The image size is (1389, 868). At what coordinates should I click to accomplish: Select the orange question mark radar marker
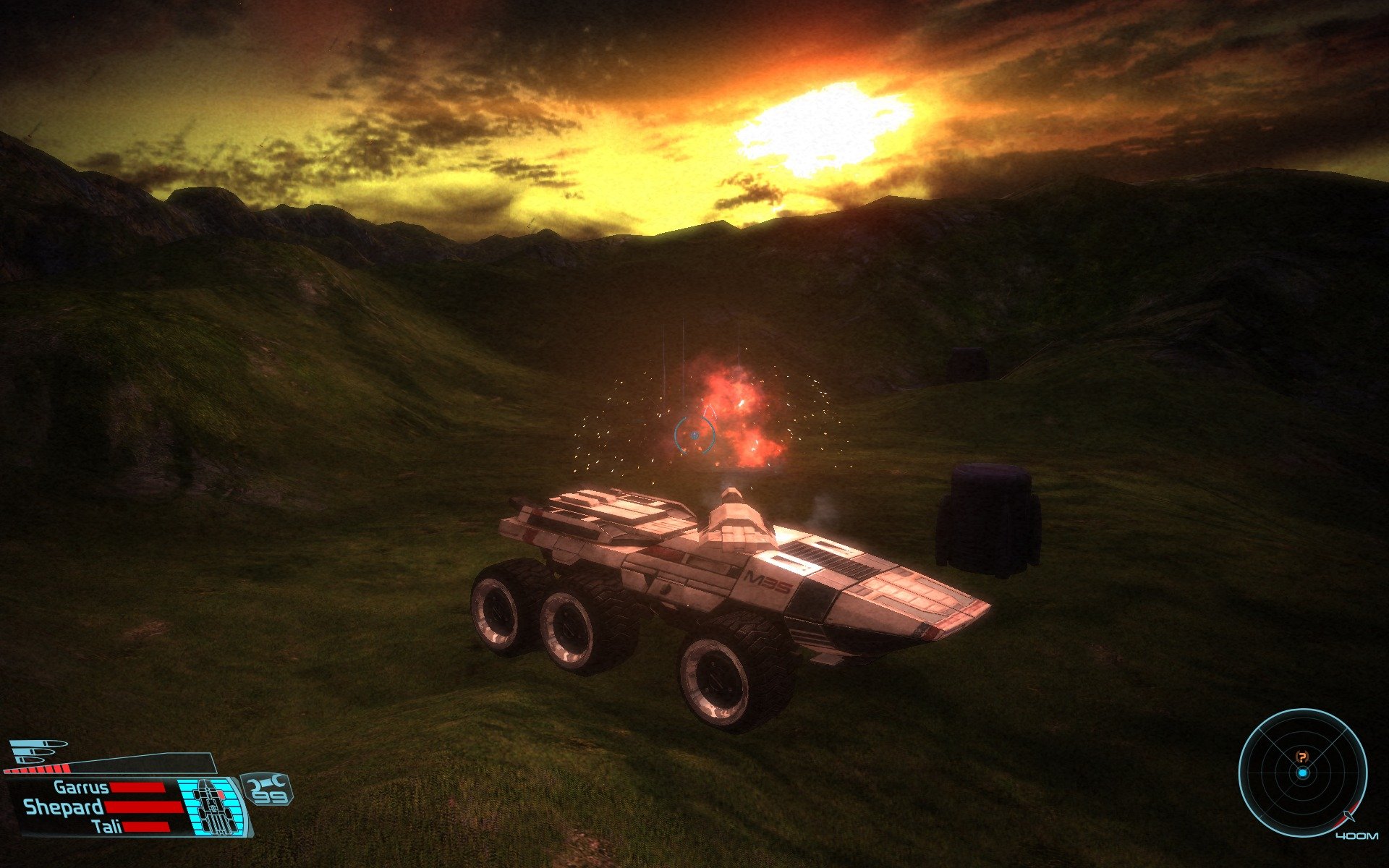1302,757
